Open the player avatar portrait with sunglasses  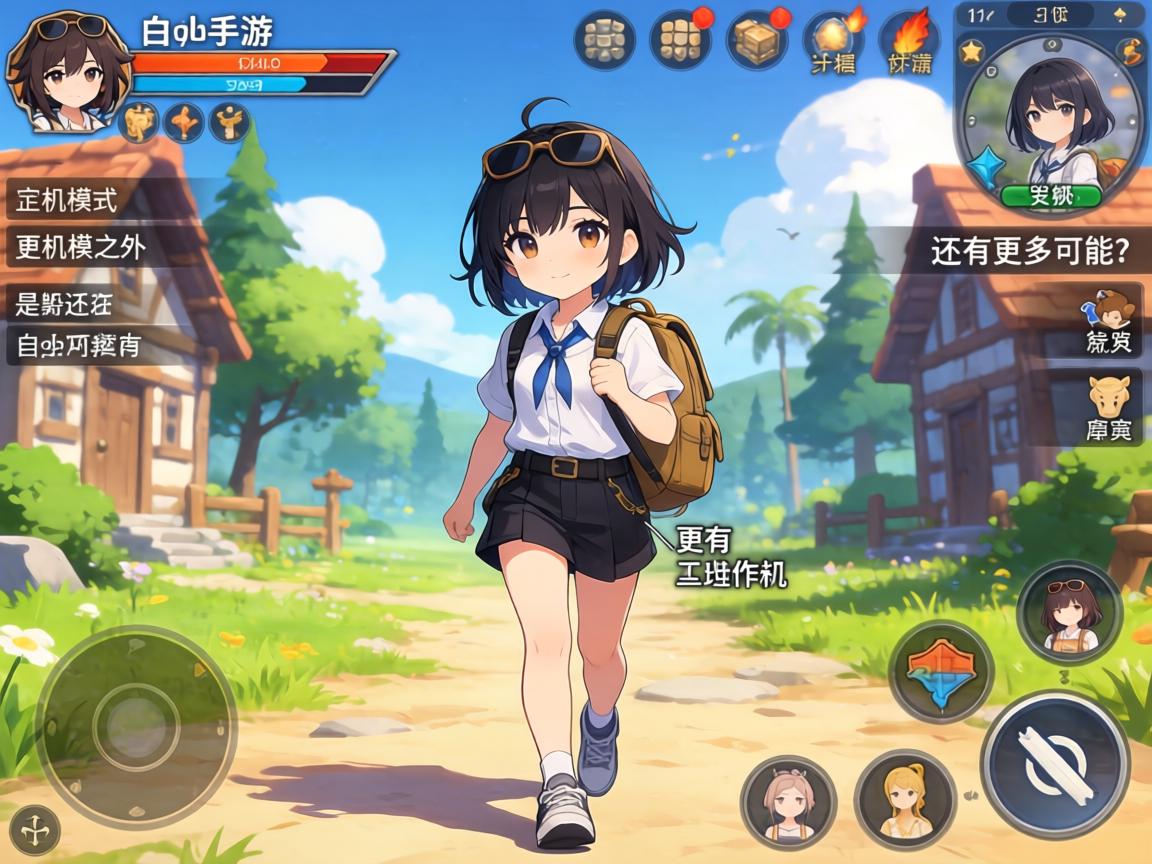[x=68, y=72]
